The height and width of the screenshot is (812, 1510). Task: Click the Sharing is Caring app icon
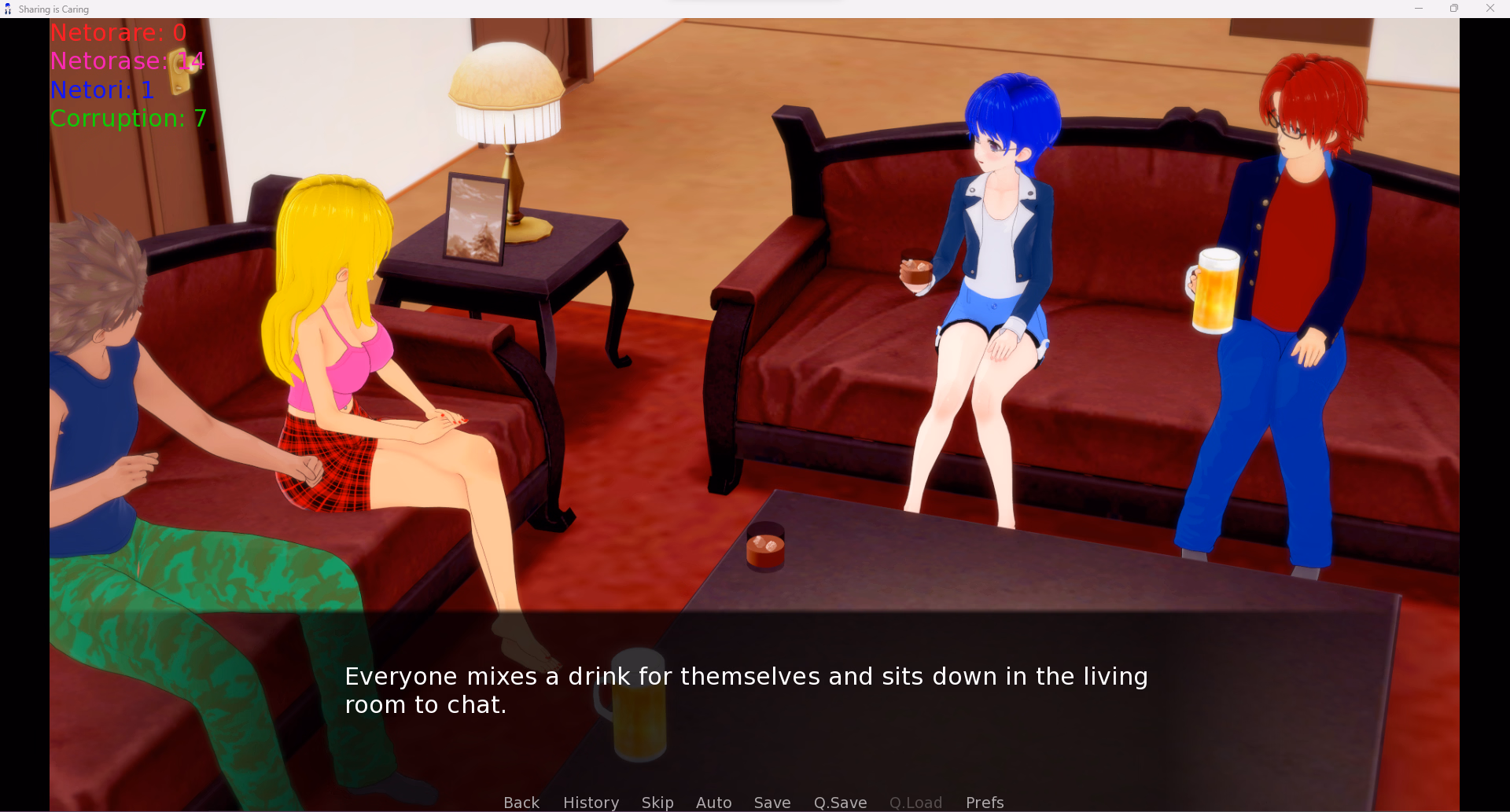click(x=7, y=9)
